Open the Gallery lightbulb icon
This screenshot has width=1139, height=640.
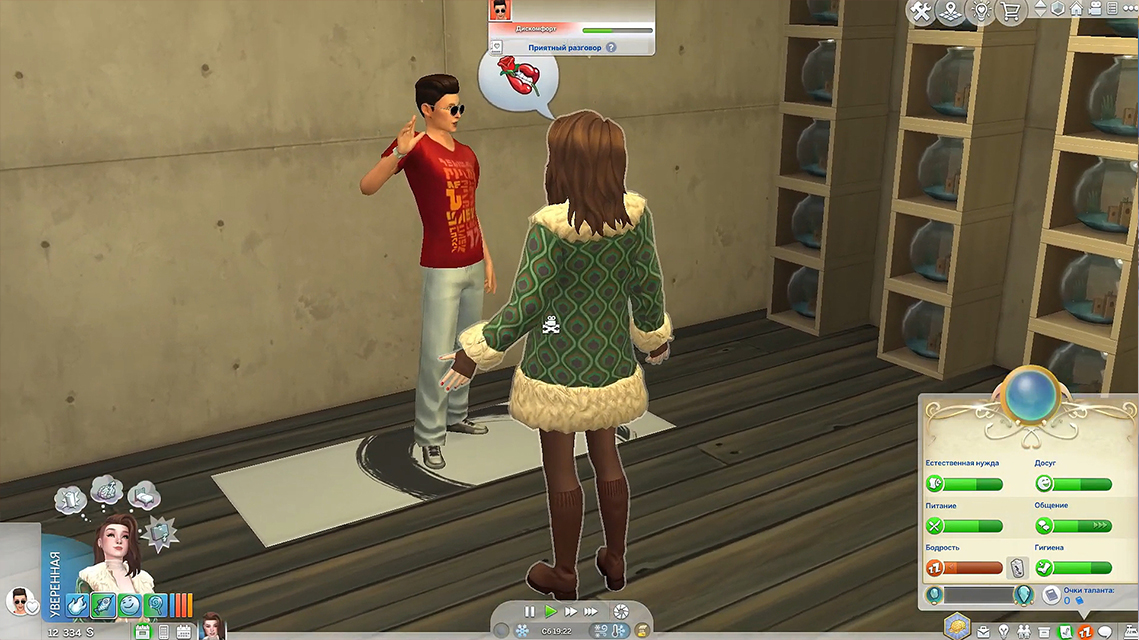(x=982, y=12)
